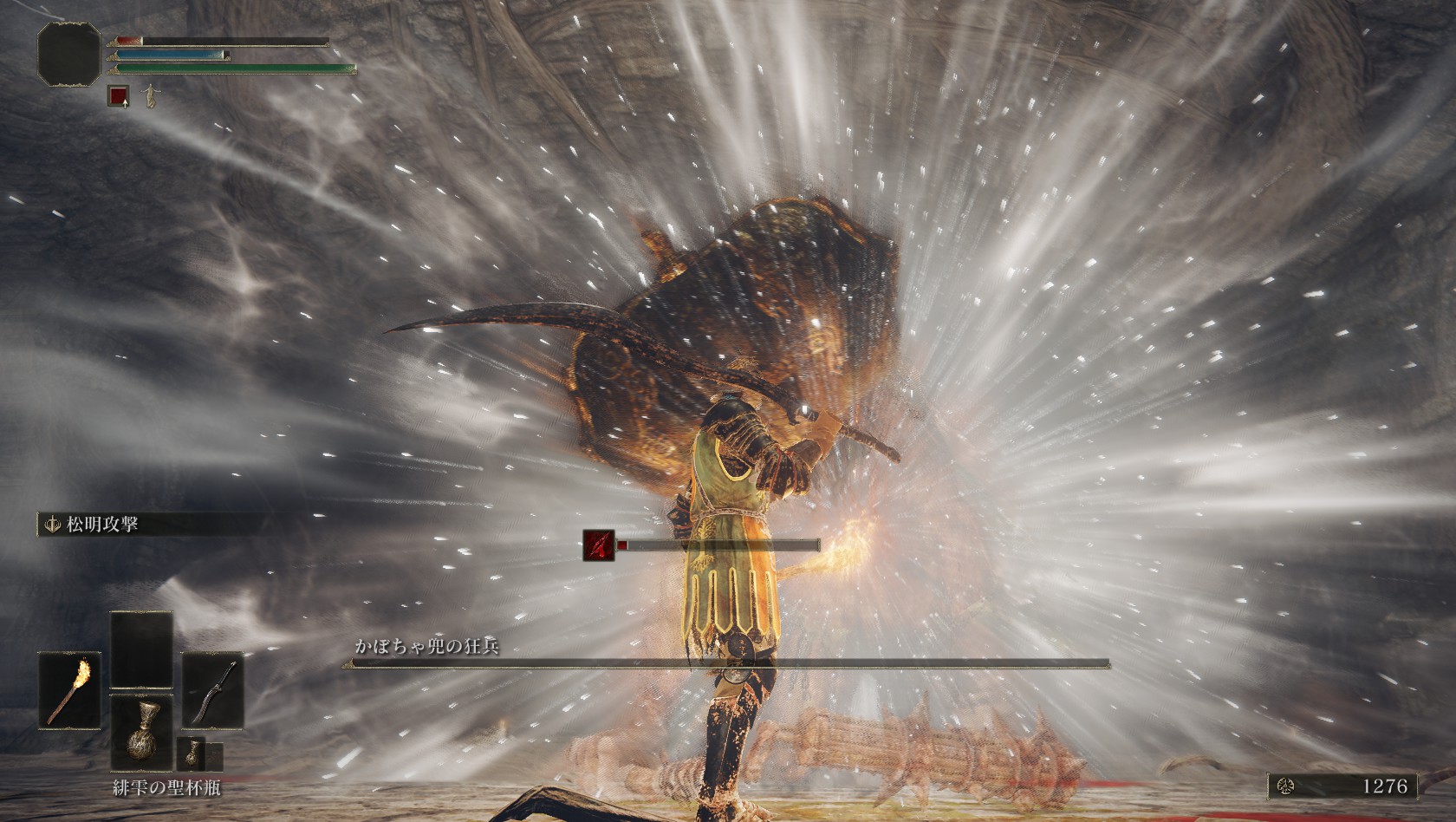Use the Flask of Crimson Tears slot

pos(141,730)
